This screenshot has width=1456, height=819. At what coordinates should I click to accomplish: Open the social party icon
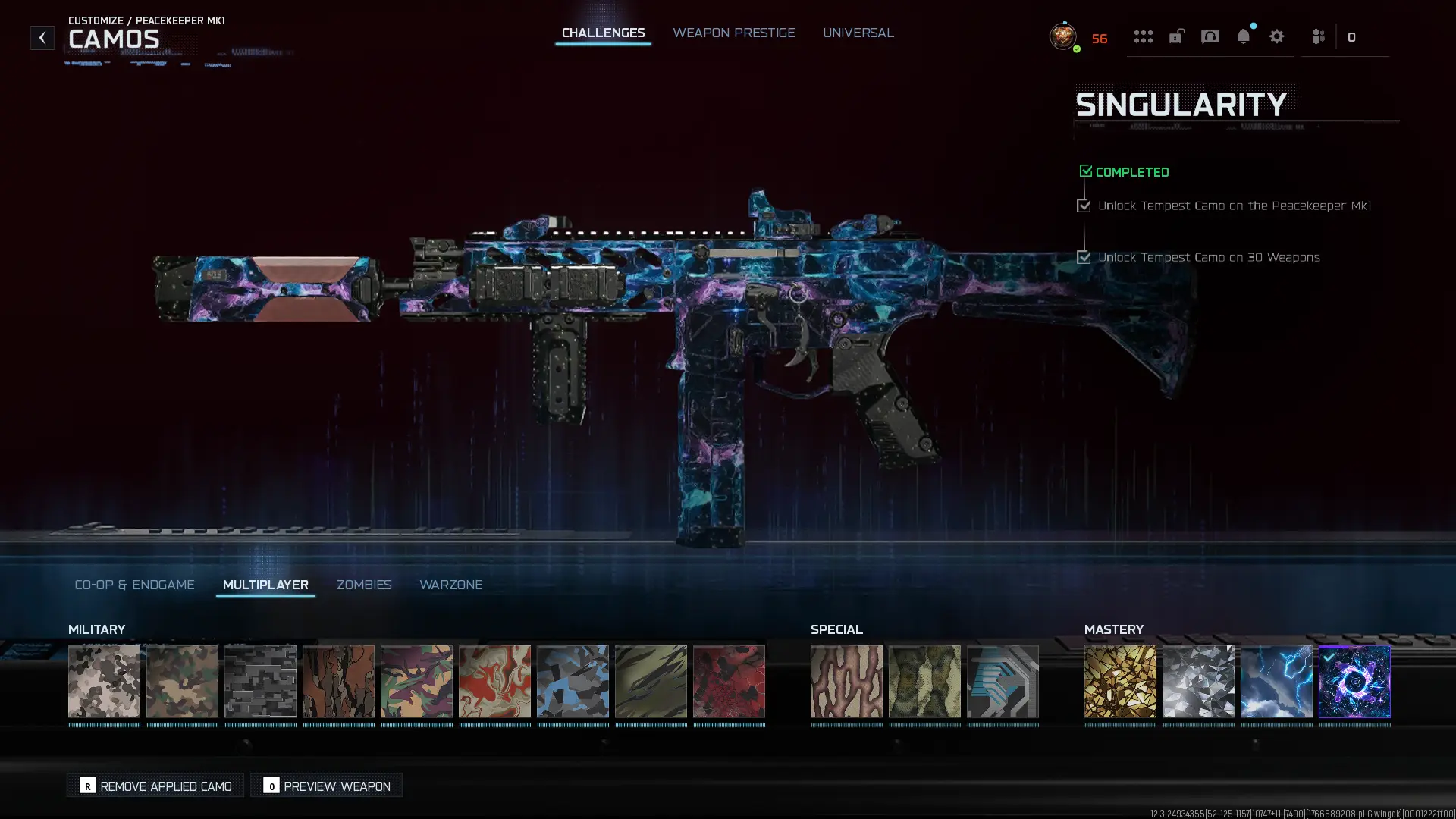click(1318, 36)
